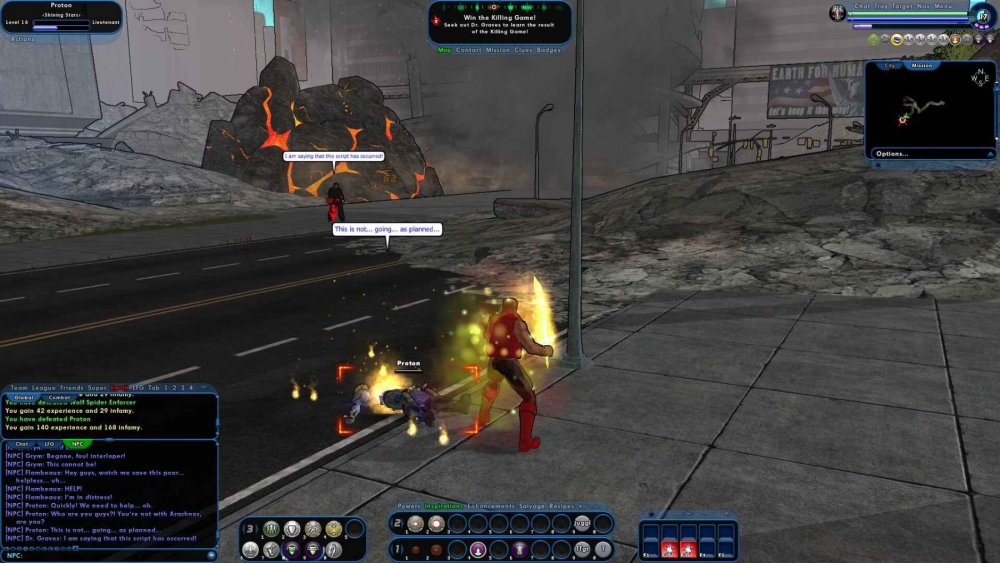Switch lower chat pane to LFG tab
The image size is (1000, 563).
[48, 444]
